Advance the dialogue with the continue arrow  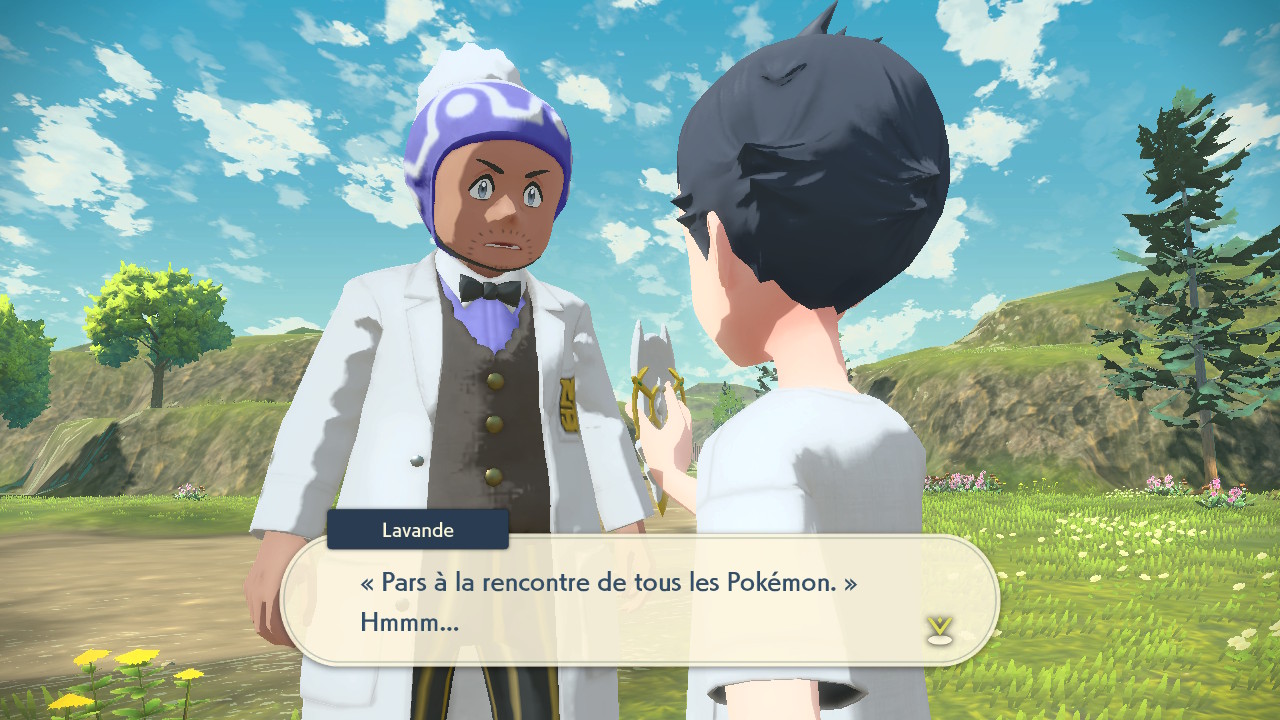click(938, 630)
